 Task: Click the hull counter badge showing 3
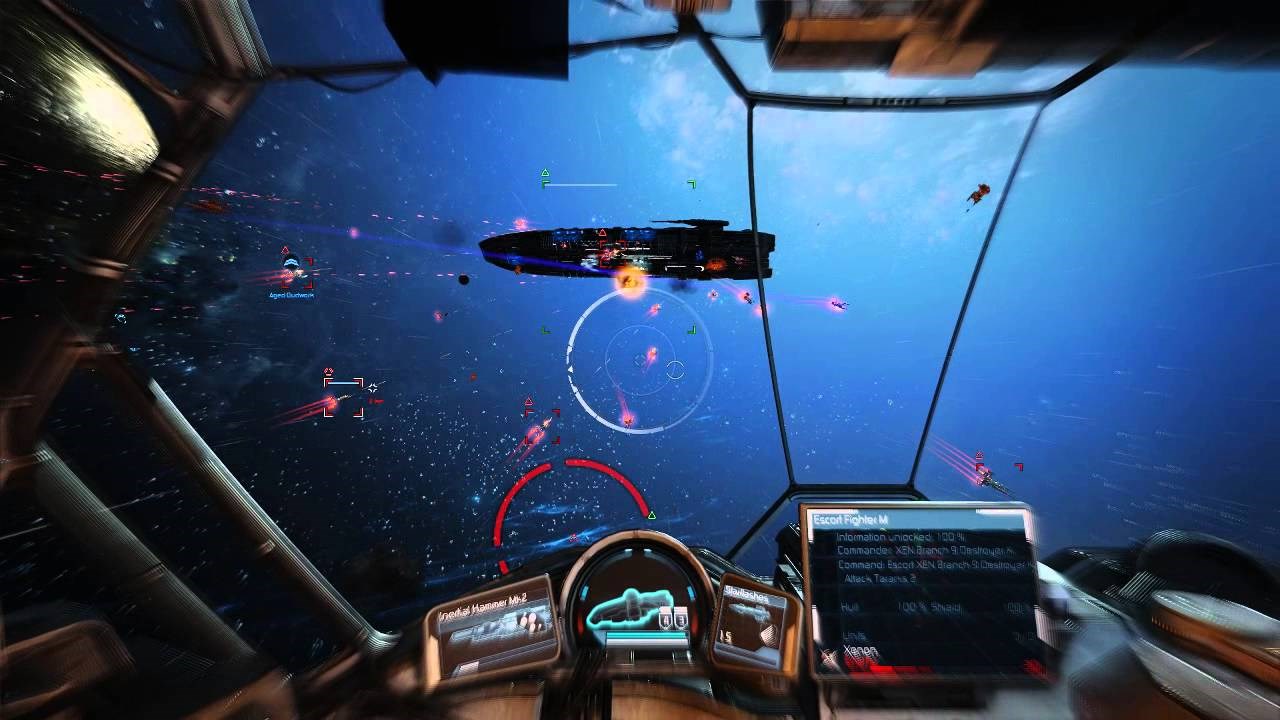coord(680,619)
